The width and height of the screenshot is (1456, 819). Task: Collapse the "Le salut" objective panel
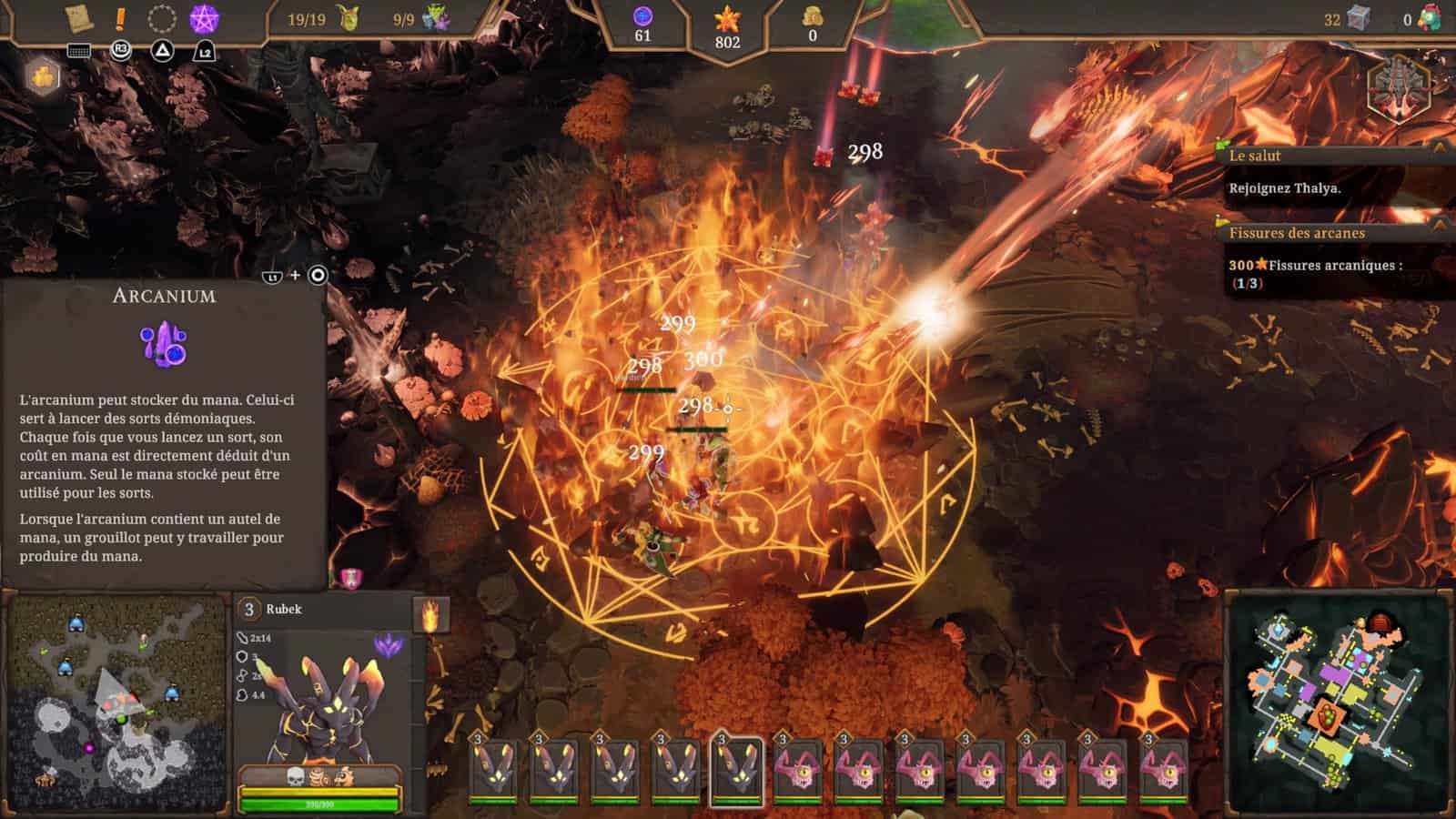click(x=1439, y=147)
